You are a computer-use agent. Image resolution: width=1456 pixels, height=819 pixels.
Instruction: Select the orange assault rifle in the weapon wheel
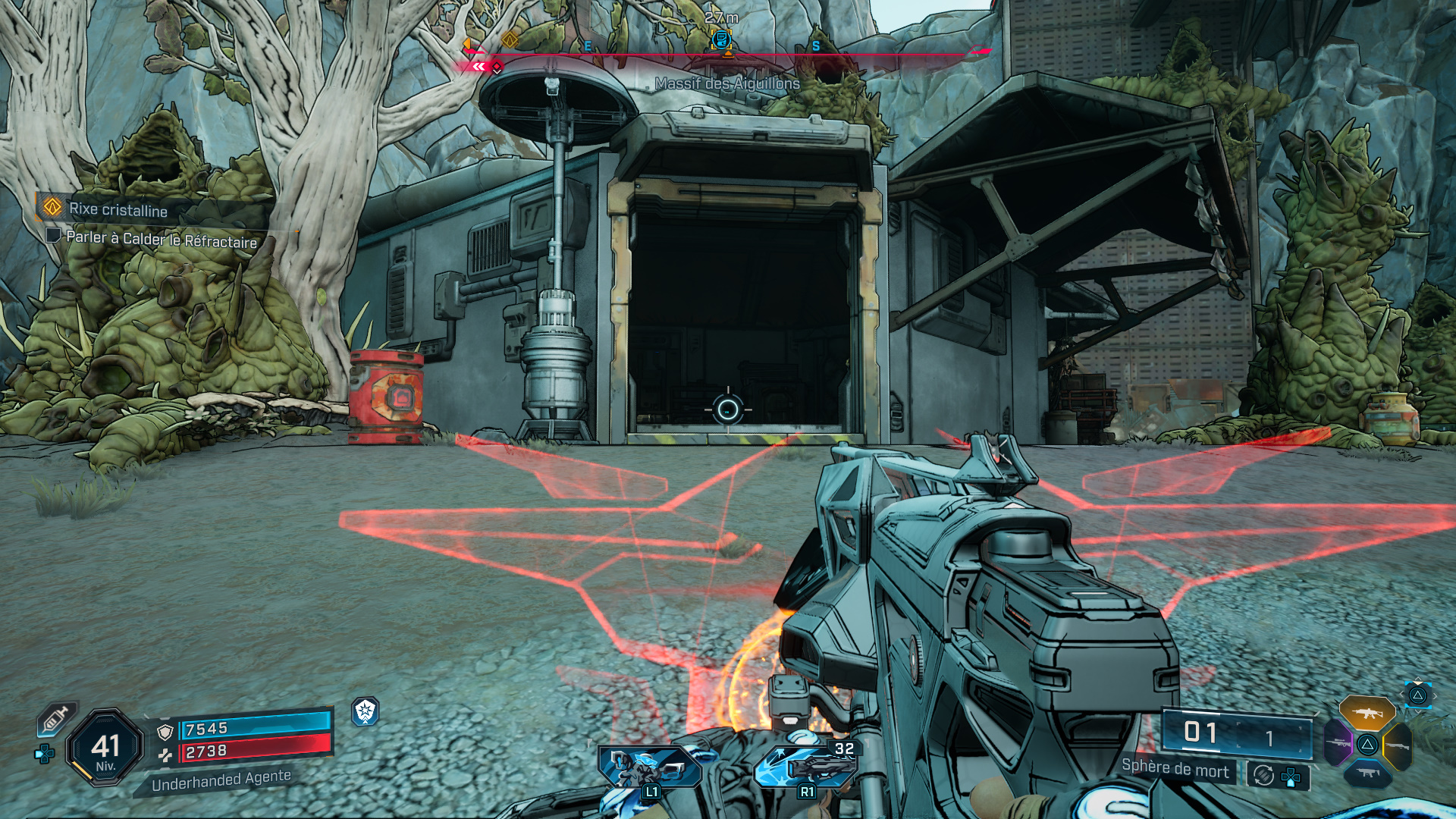1367,714
